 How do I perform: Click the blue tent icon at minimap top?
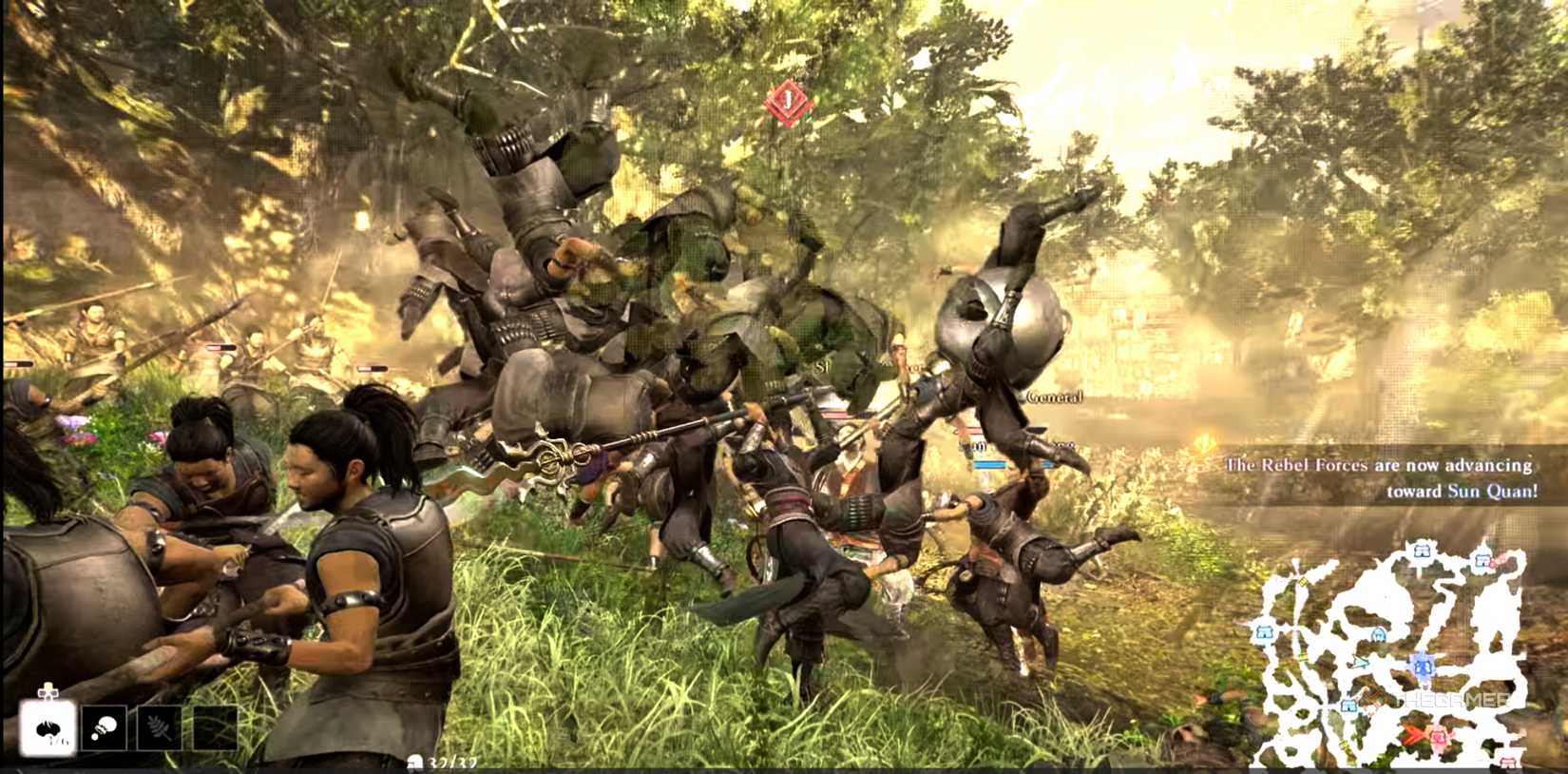[x=1422, y=551]
